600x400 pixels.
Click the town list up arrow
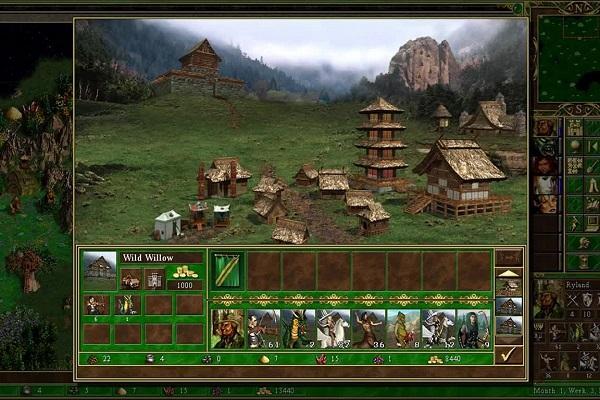click(509, 273)
